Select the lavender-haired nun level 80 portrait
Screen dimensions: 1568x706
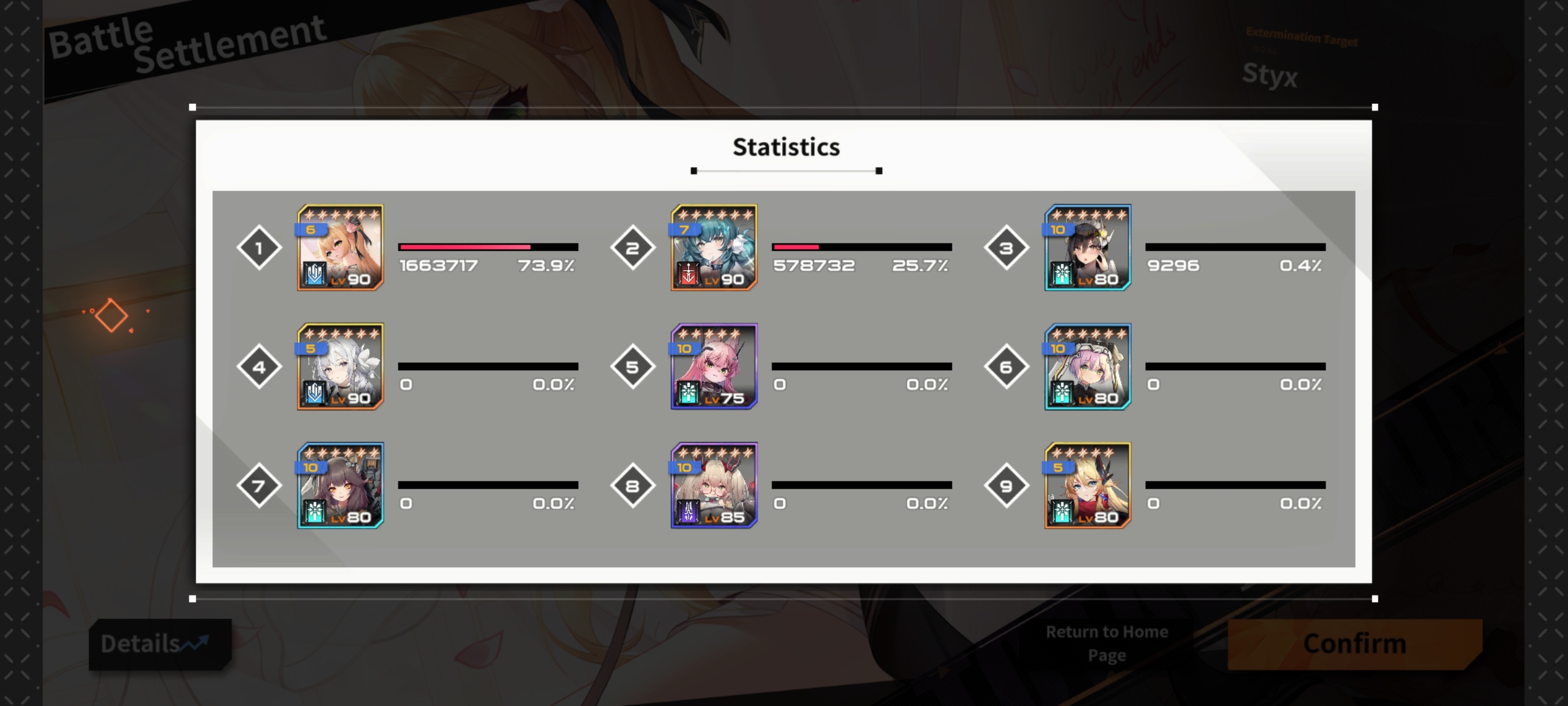(x=1088, y=367)
